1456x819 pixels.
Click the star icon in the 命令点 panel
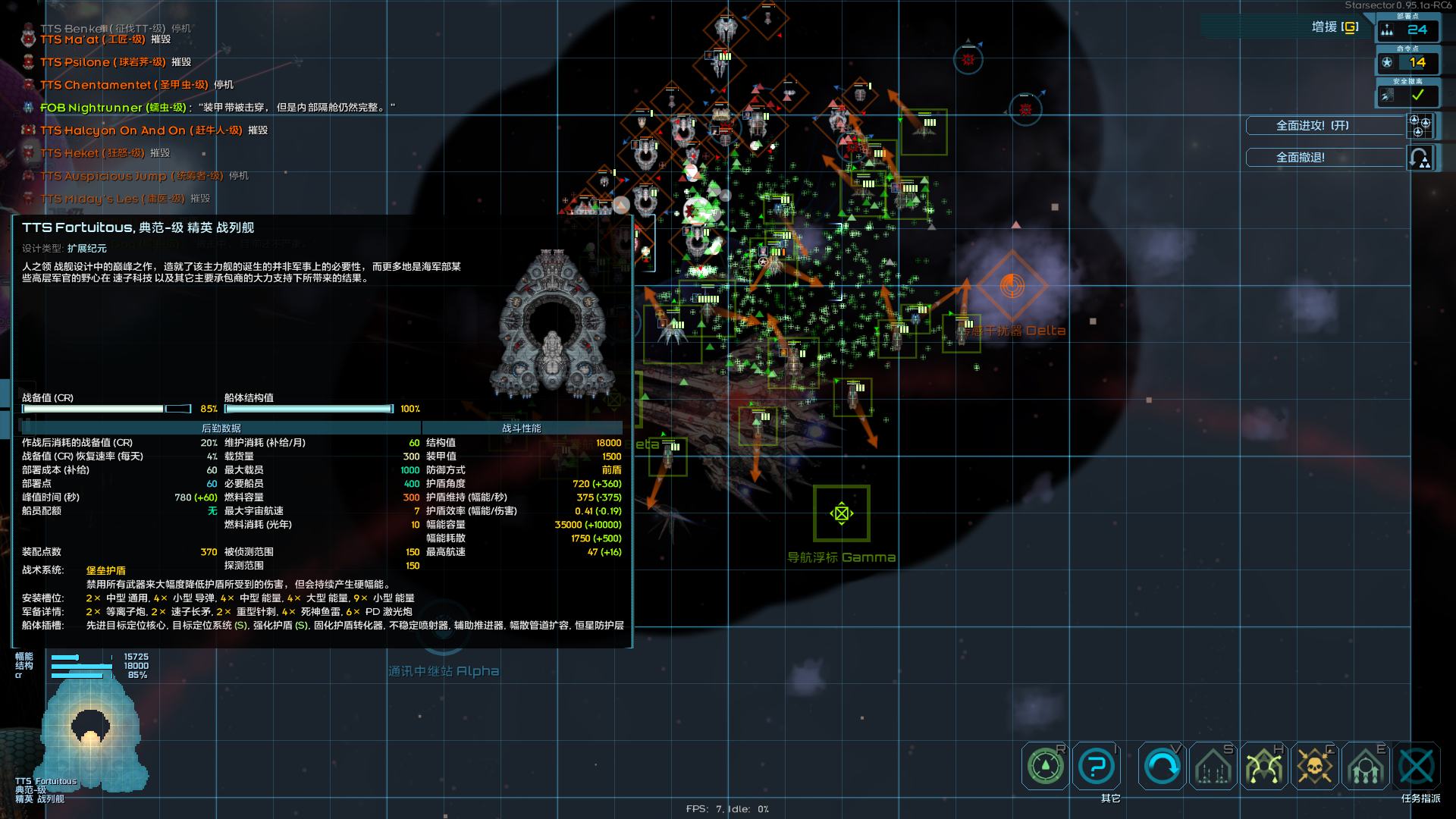click(1388, 63)
